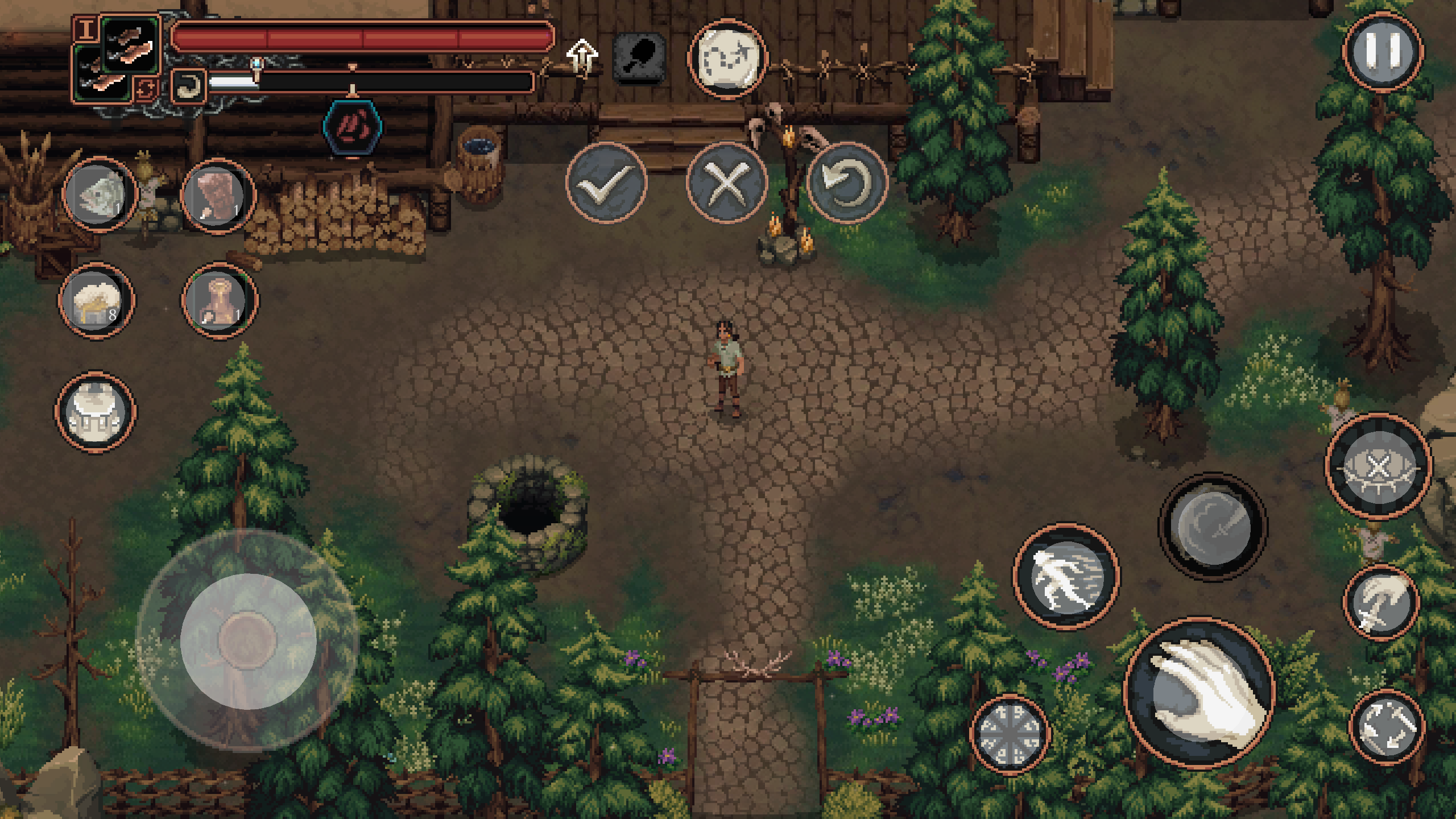Tap the sword swap arrows button

(1387, 727)
